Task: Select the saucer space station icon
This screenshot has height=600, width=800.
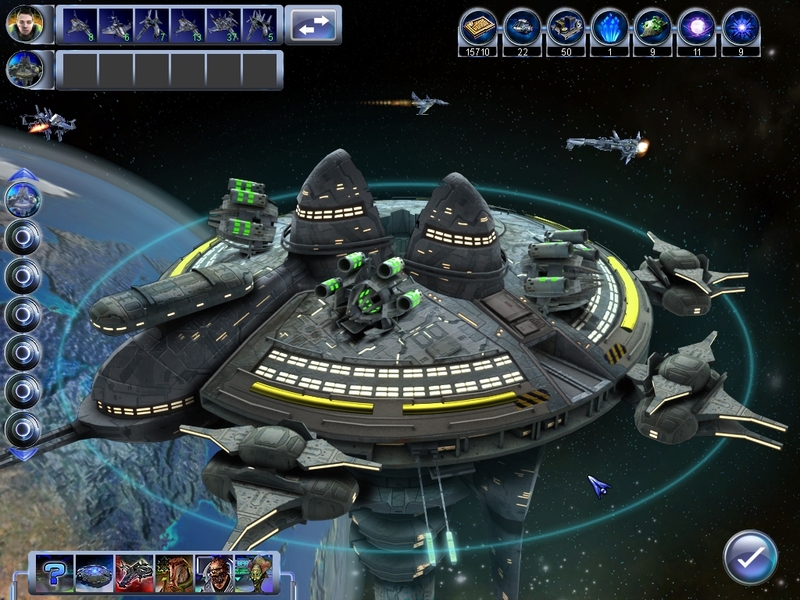Action: point(94,573)
